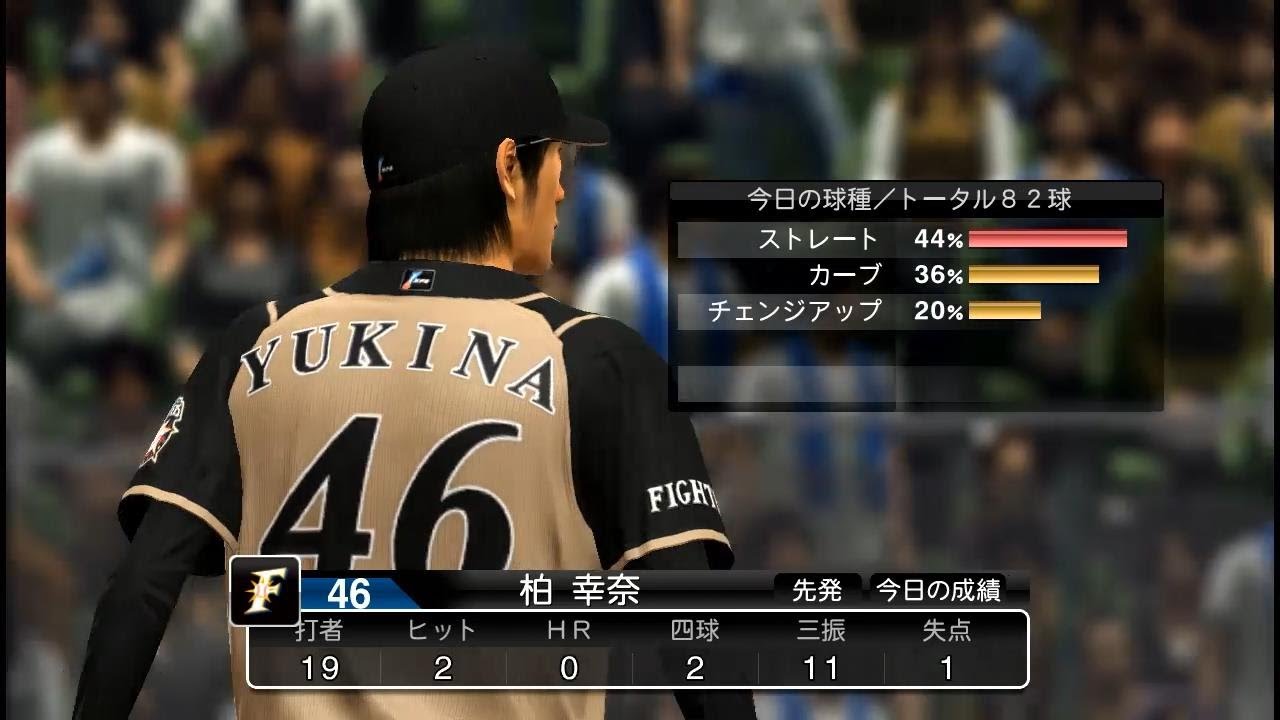Click the Fighters team logo icon

click(x=264, y=590)
